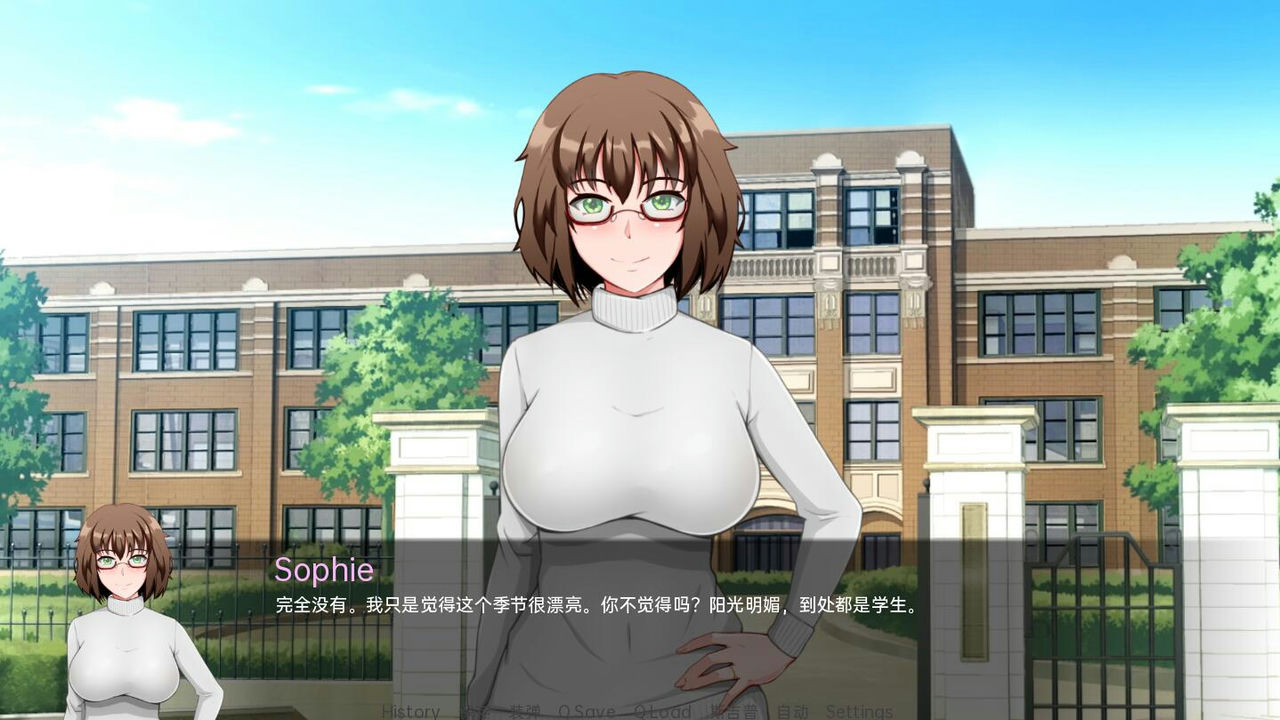Screen dimensions: 1280x720
Task: Quick load the game with Q.Load
Action: (x=664, y=712)
